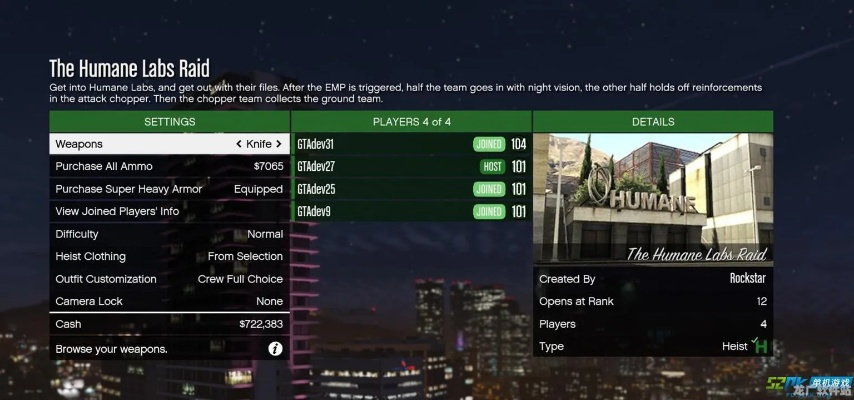Open Outfit Customization setting

169,279
